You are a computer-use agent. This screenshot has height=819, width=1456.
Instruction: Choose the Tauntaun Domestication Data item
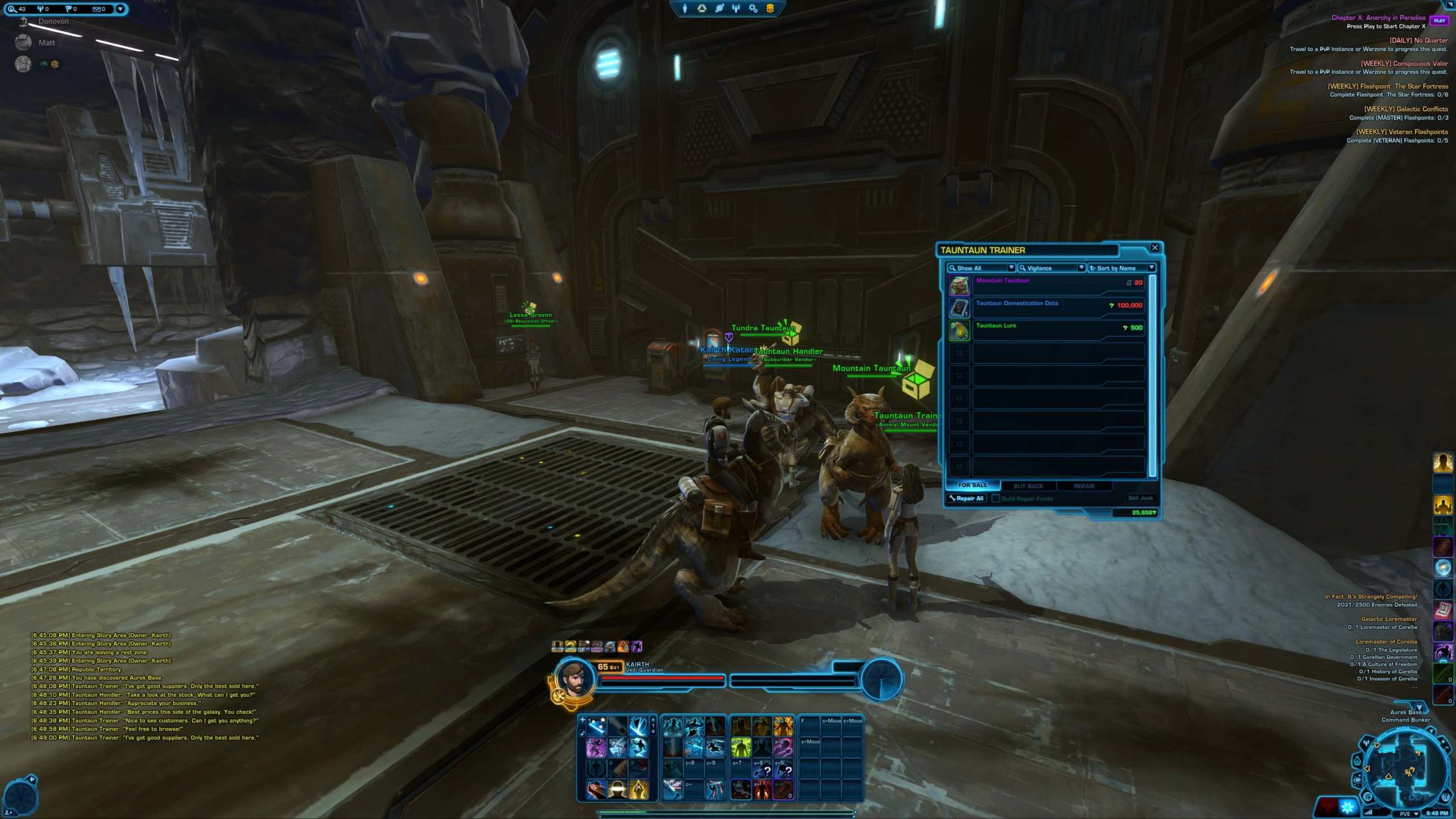point(1058,307)
